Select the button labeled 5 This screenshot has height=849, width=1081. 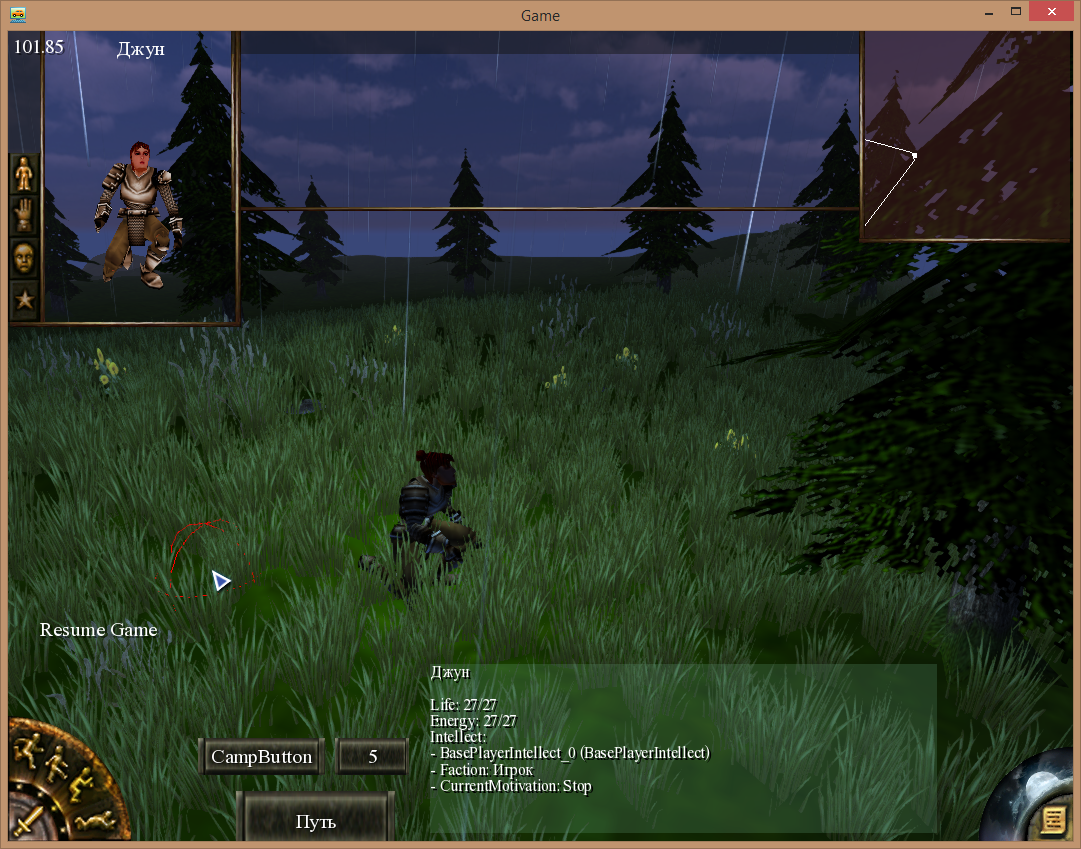pyautogui.click(x=372, y=757)
